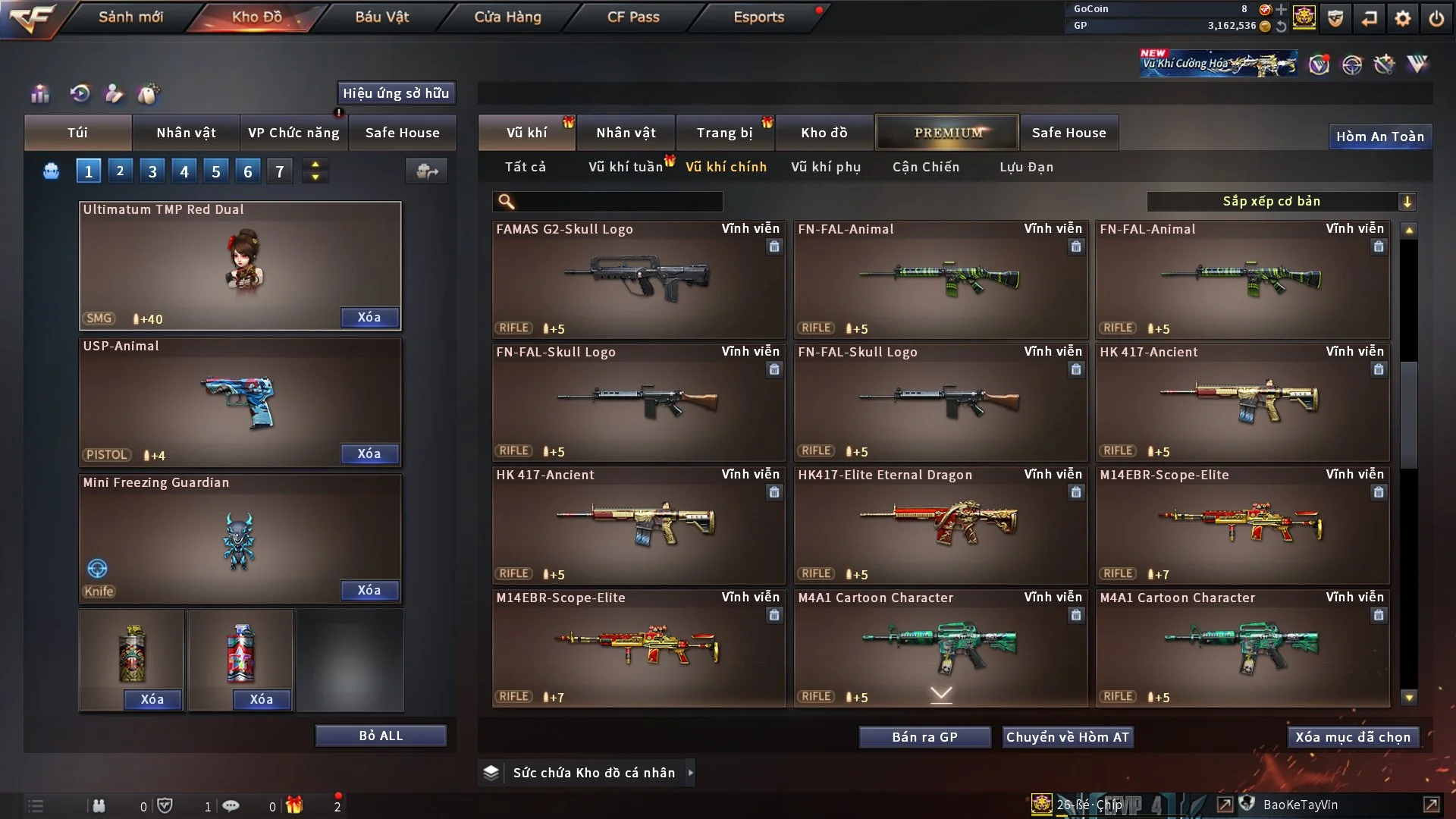The height and width of the screenshot is (819, 1456).
Task: Open the Cửa Hàng shop menu
Action: (507, 17)
